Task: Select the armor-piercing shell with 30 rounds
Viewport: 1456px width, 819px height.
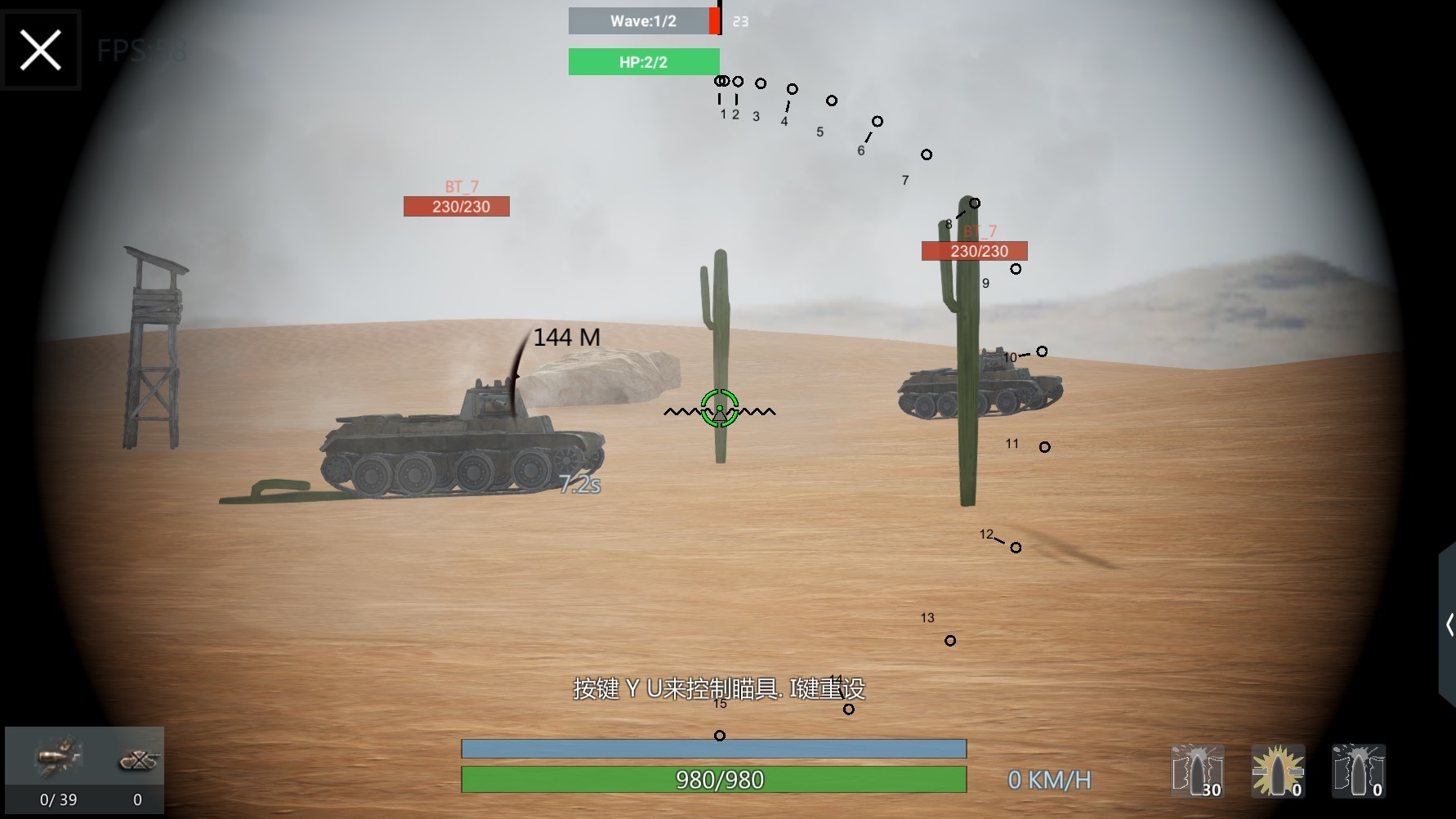Action: [x=1197, y=771]
